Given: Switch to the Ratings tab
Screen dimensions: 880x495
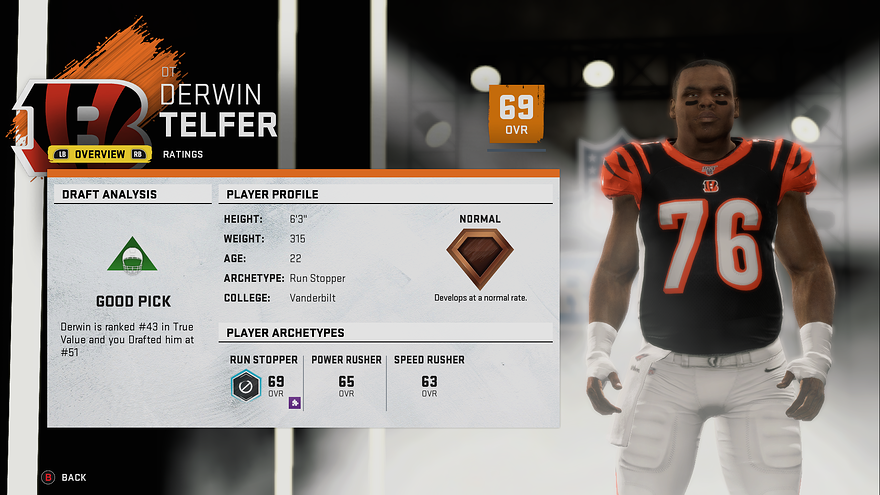Looking at the screenshot, I should pyautogui.click(x=184, y=154).
